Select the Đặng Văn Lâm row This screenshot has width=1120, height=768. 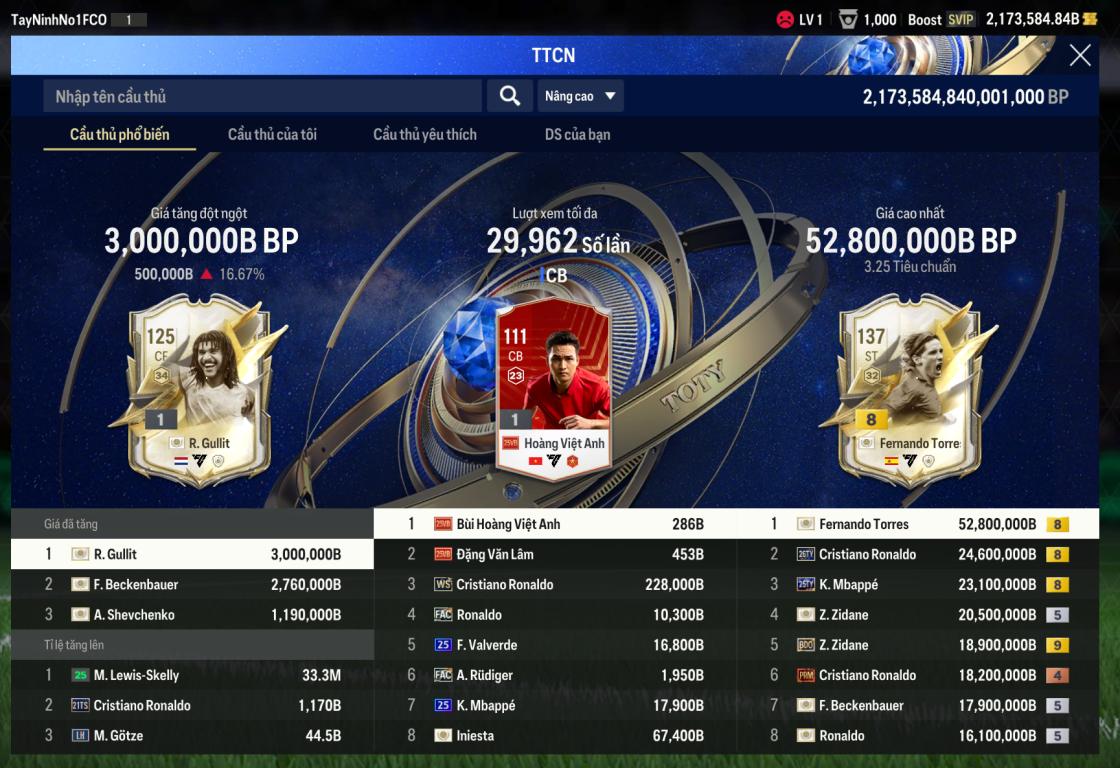click(555, 554)
